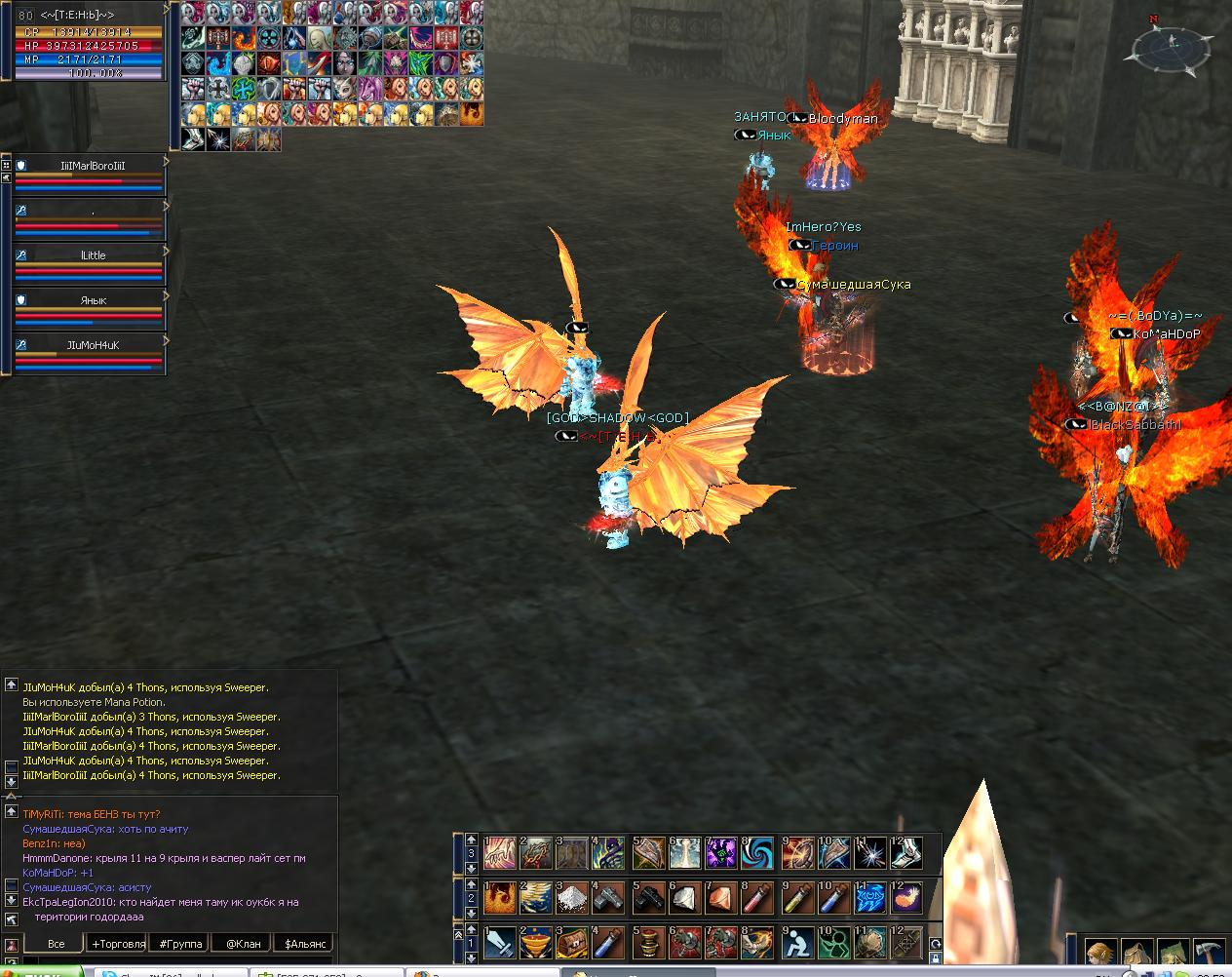Use the sword attack action
Viewport: 1232px width, 977px height.
[500, 944]
